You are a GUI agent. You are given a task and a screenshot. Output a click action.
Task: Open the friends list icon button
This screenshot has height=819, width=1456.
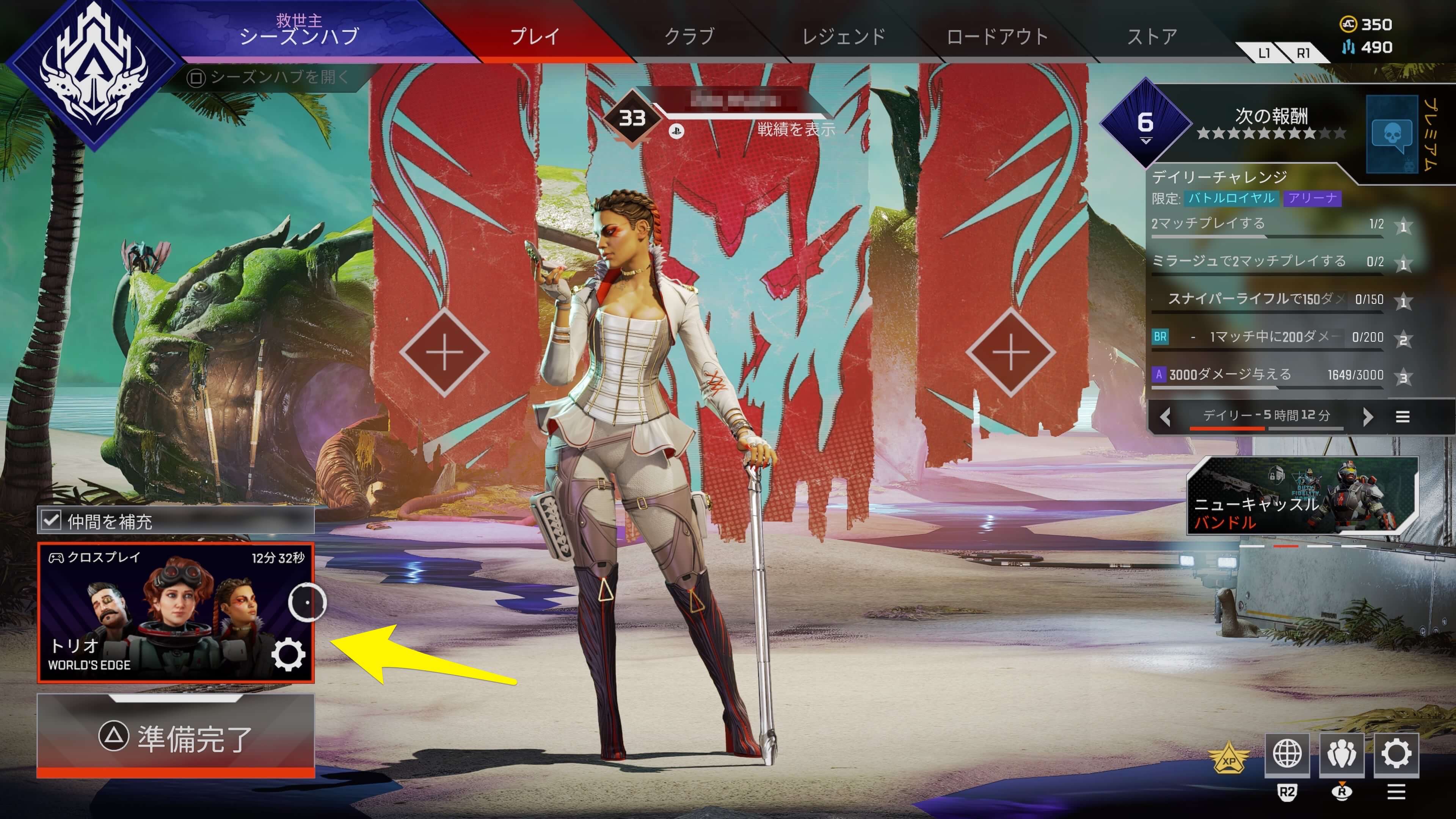click(1341, 754)
